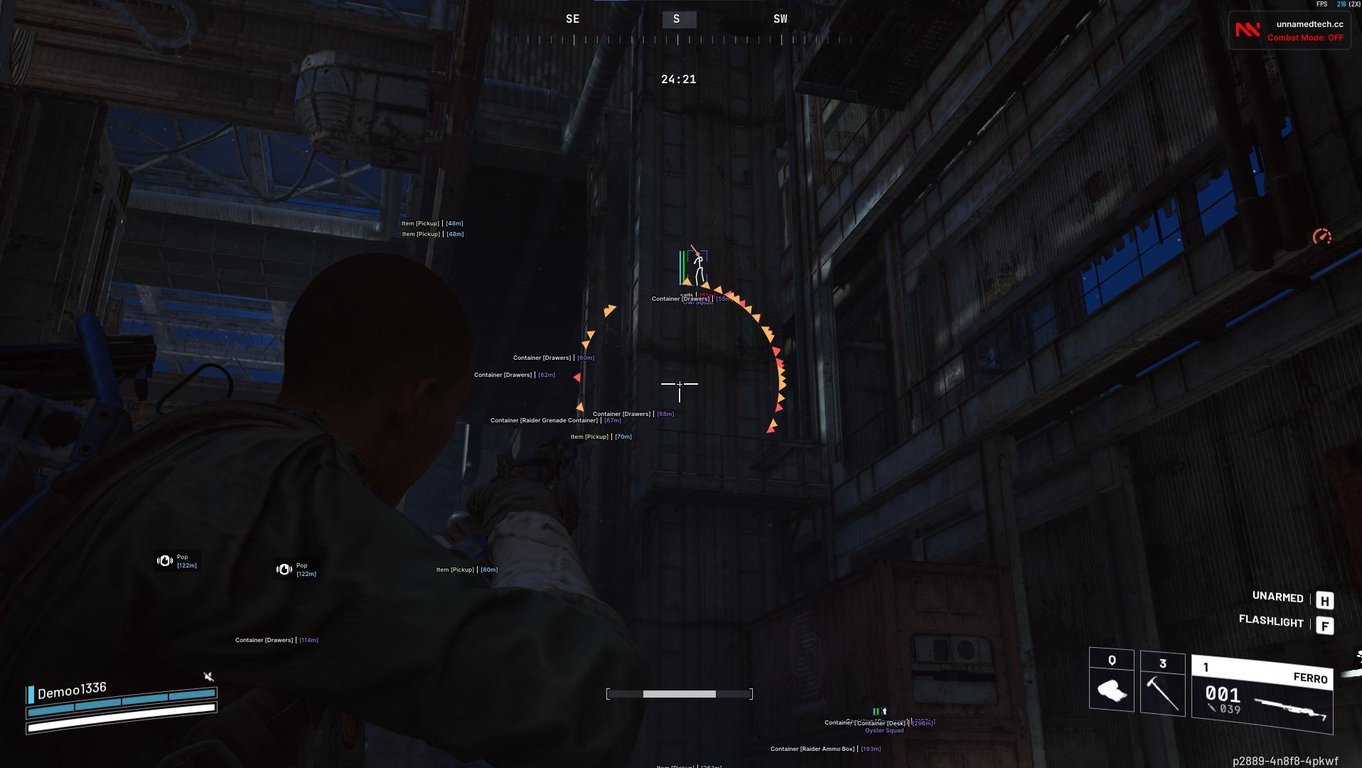The width and height of the screenshot is (1362, 768).
Task: Click the small rifle silhouette in the FERRO slot
Action: (1291, 705)
